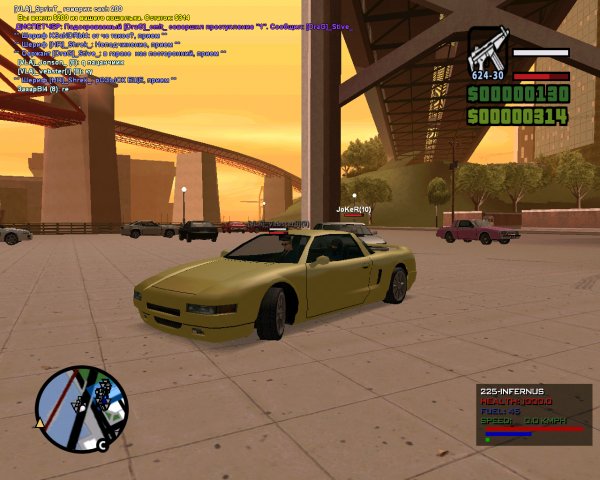The height and width of the screenshot is (480, 600).
Task: Select the submachine gun weapon icon
Action: coord(488,50)
